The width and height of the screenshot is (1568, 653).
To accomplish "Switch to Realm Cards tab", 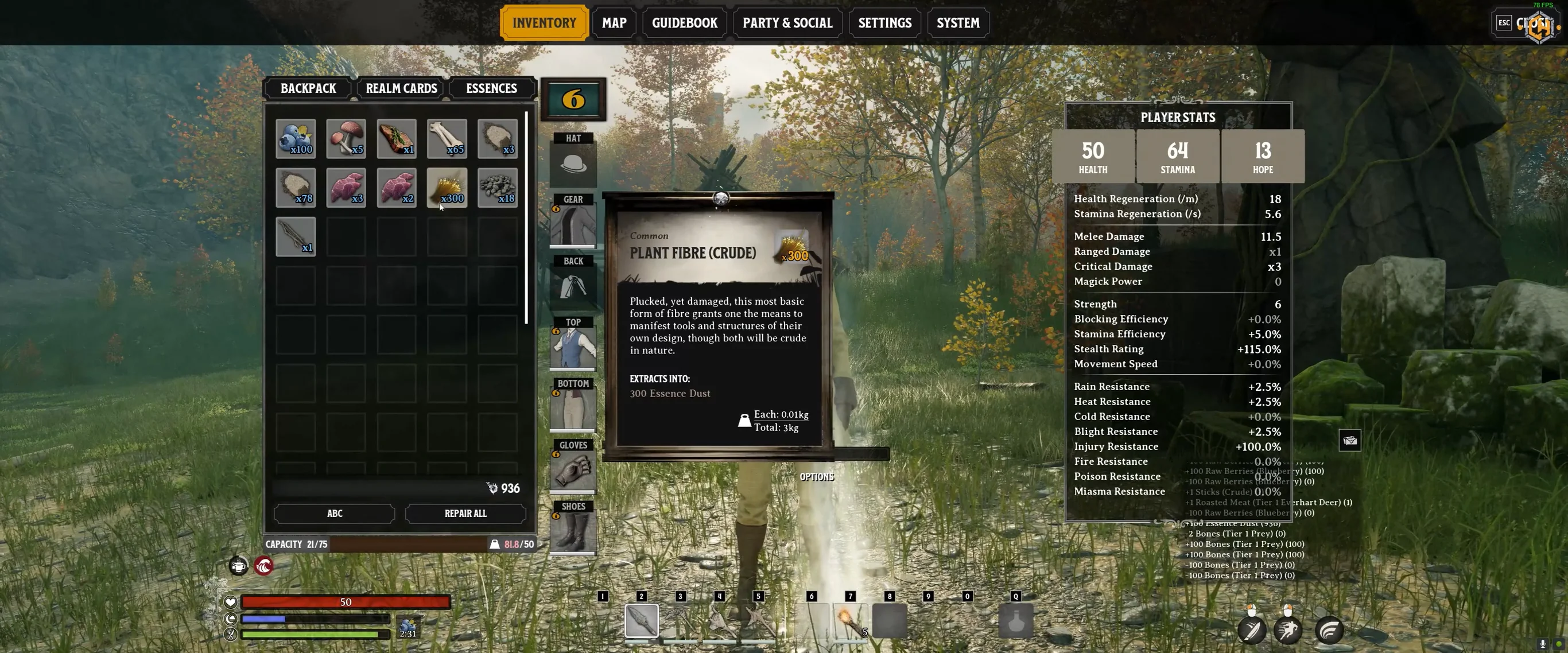I will tap(401, 88).
